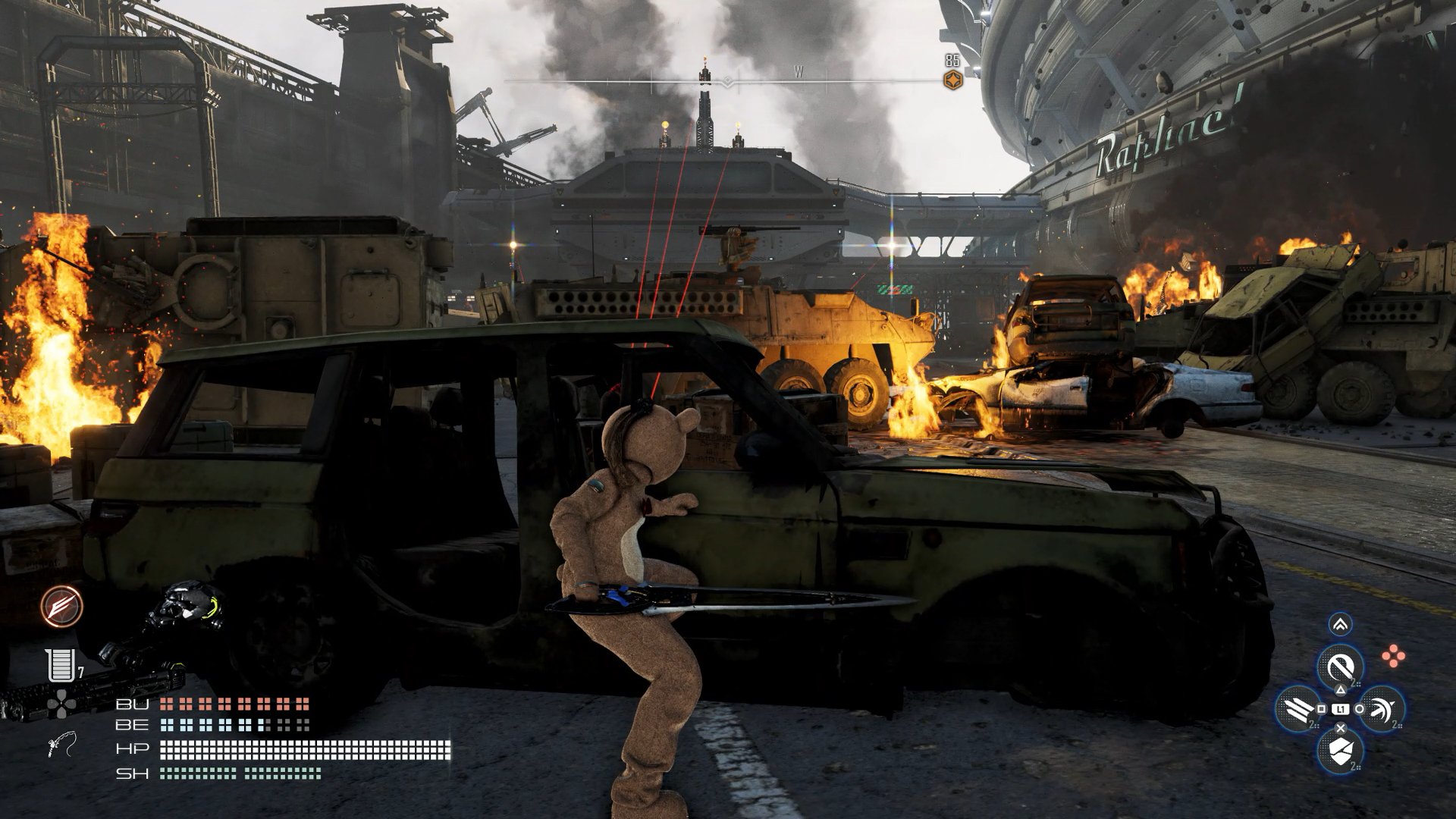
Task: Choose the fishing rod icon
Action: tap(63, 746)
